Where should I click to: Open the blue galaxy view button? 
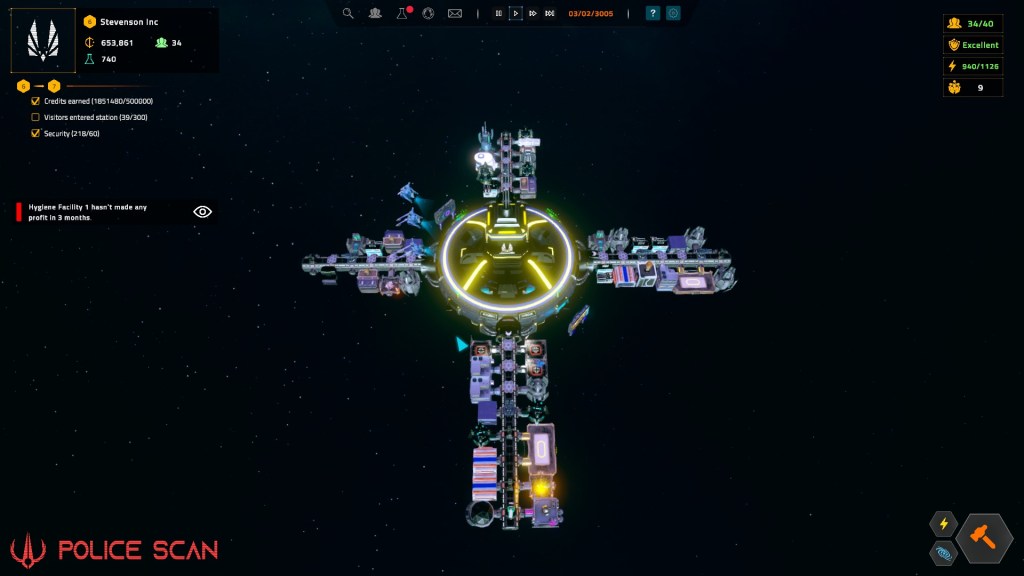coord(943,552)
